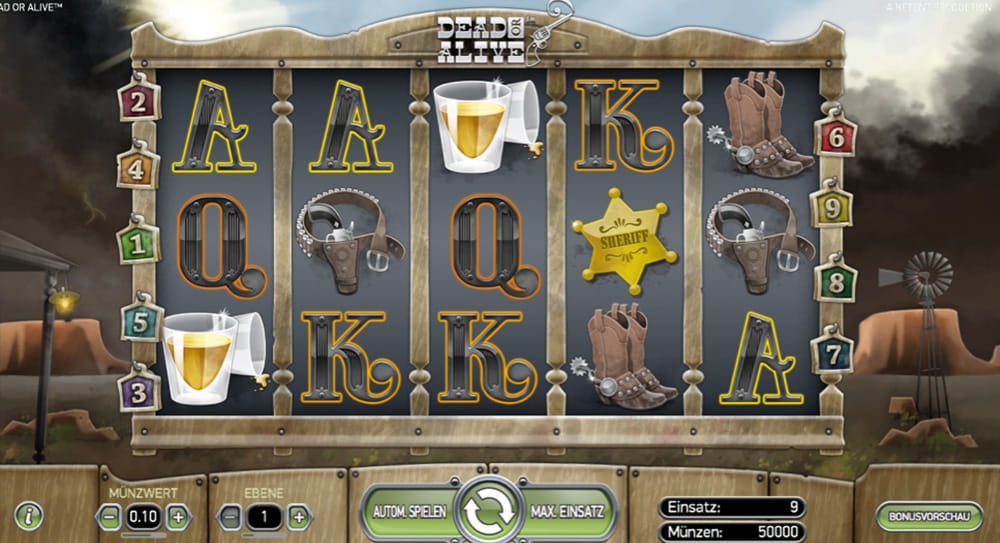Image resolution: width=1000 pixels, height=543 pixels.
Task: Decrease the Münzwert coin value
Action: coord(108,517)
